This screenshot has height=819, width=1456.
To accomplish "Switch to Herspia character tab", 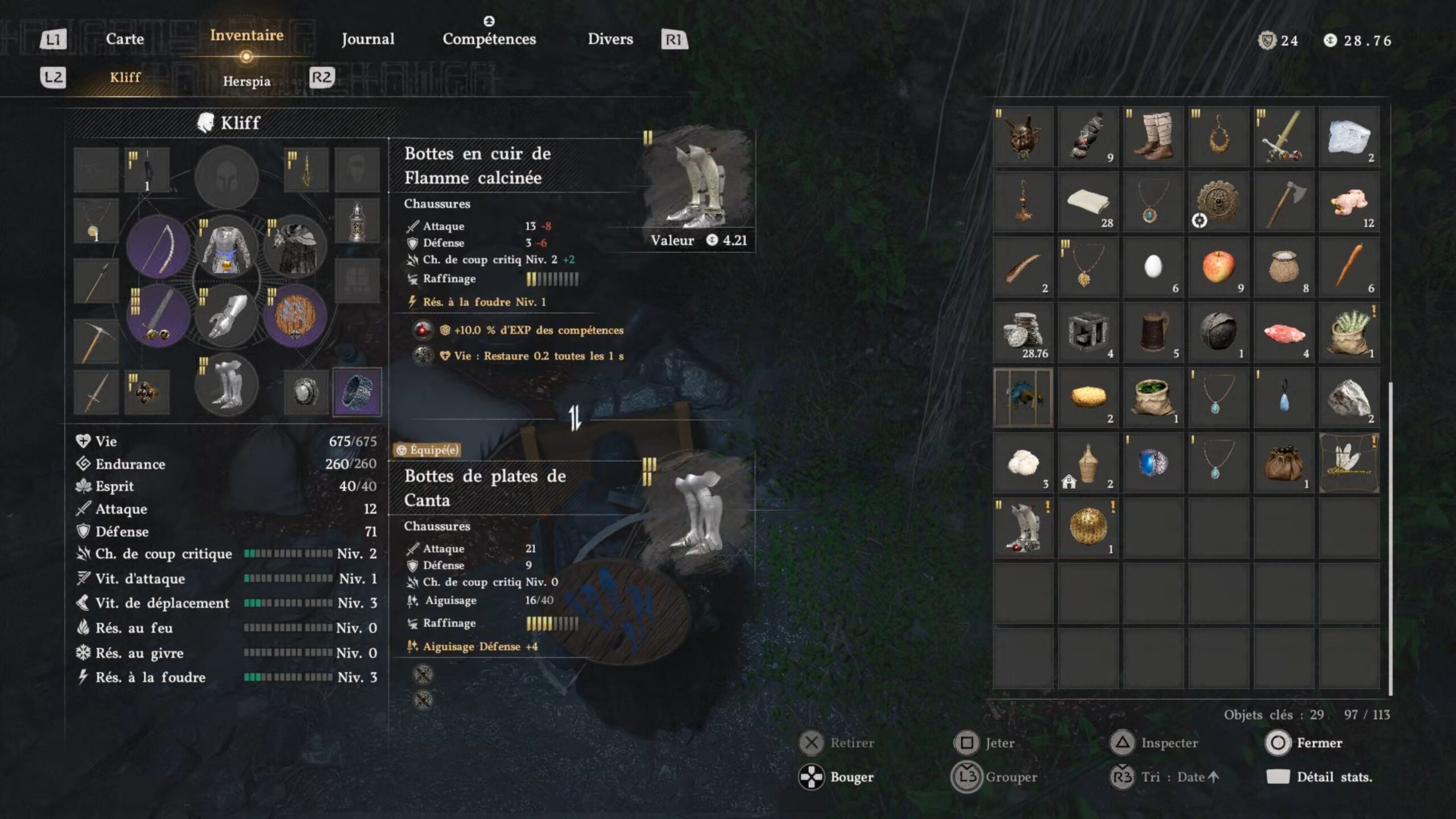I will 246,81.
